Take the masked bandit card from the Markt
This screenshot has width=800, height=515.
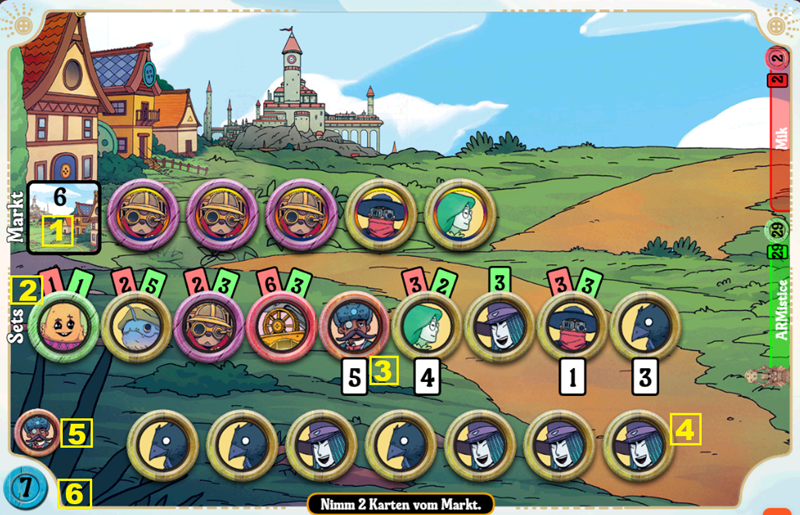coord(381,215)
